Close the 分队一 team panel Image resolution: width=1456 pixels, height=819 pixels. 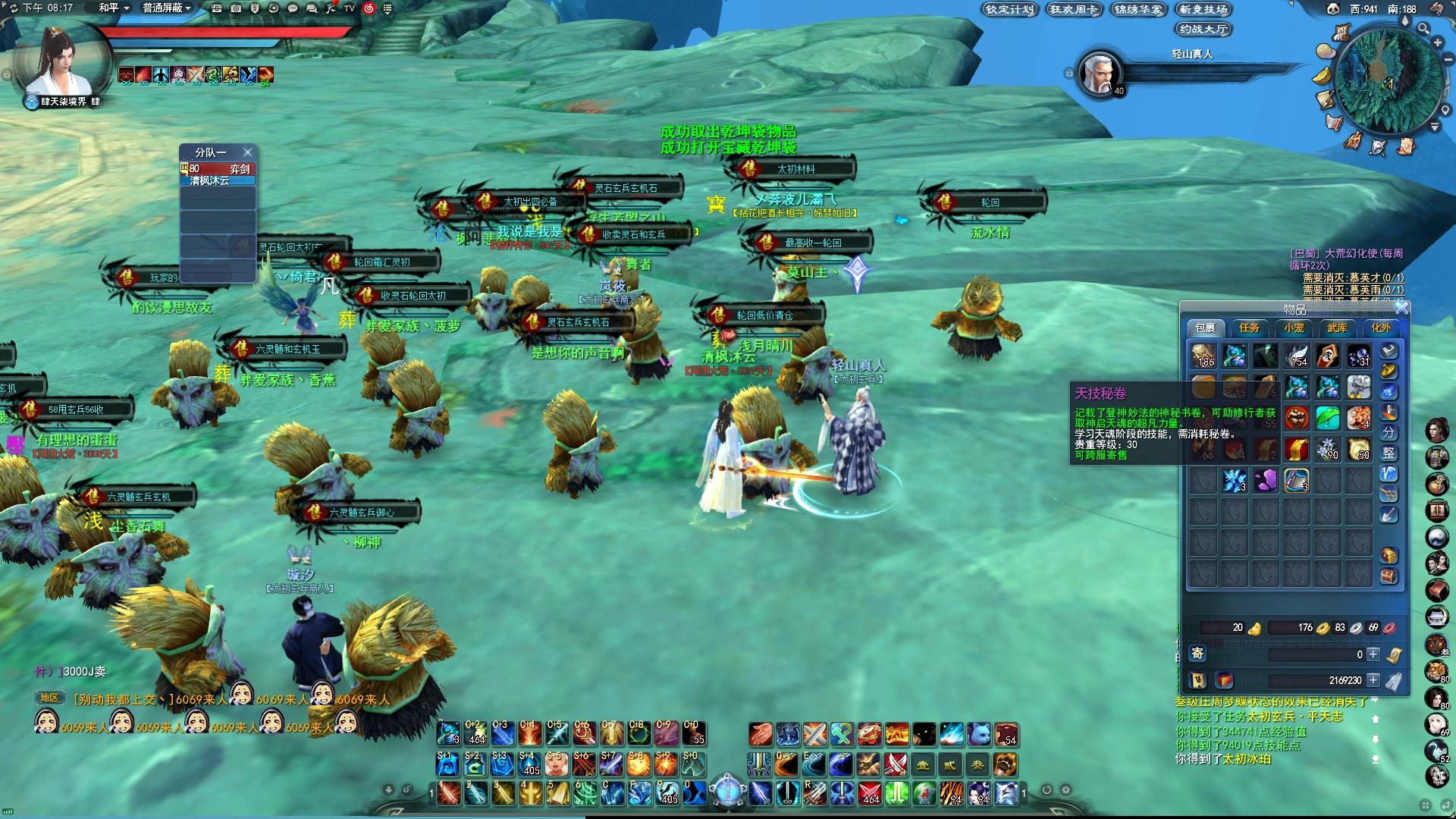tap(247, 152)
